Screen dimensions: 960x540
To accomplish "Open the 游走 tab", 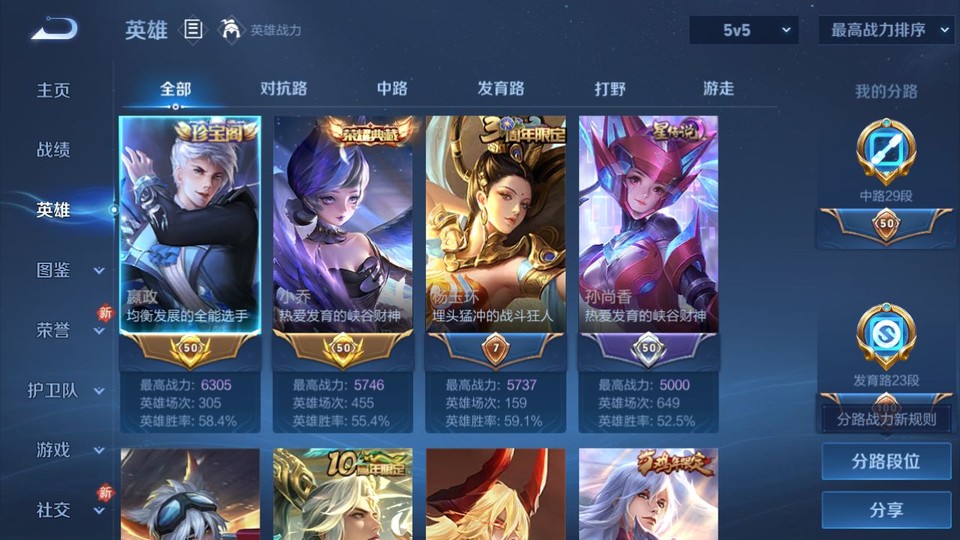I will point(718,89).
